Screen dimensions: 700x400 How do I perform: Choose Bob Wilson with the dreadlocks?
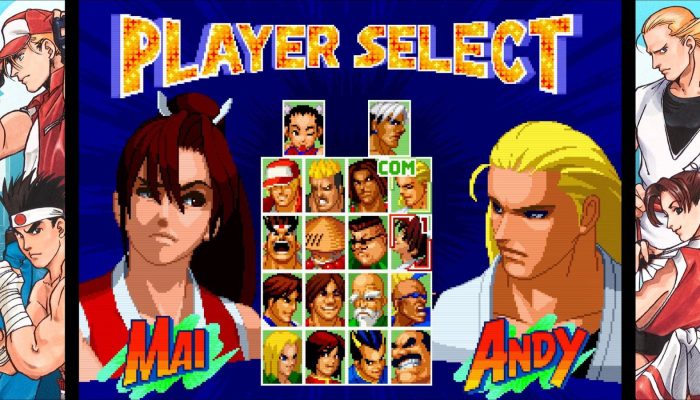click(x=366, y=185)
